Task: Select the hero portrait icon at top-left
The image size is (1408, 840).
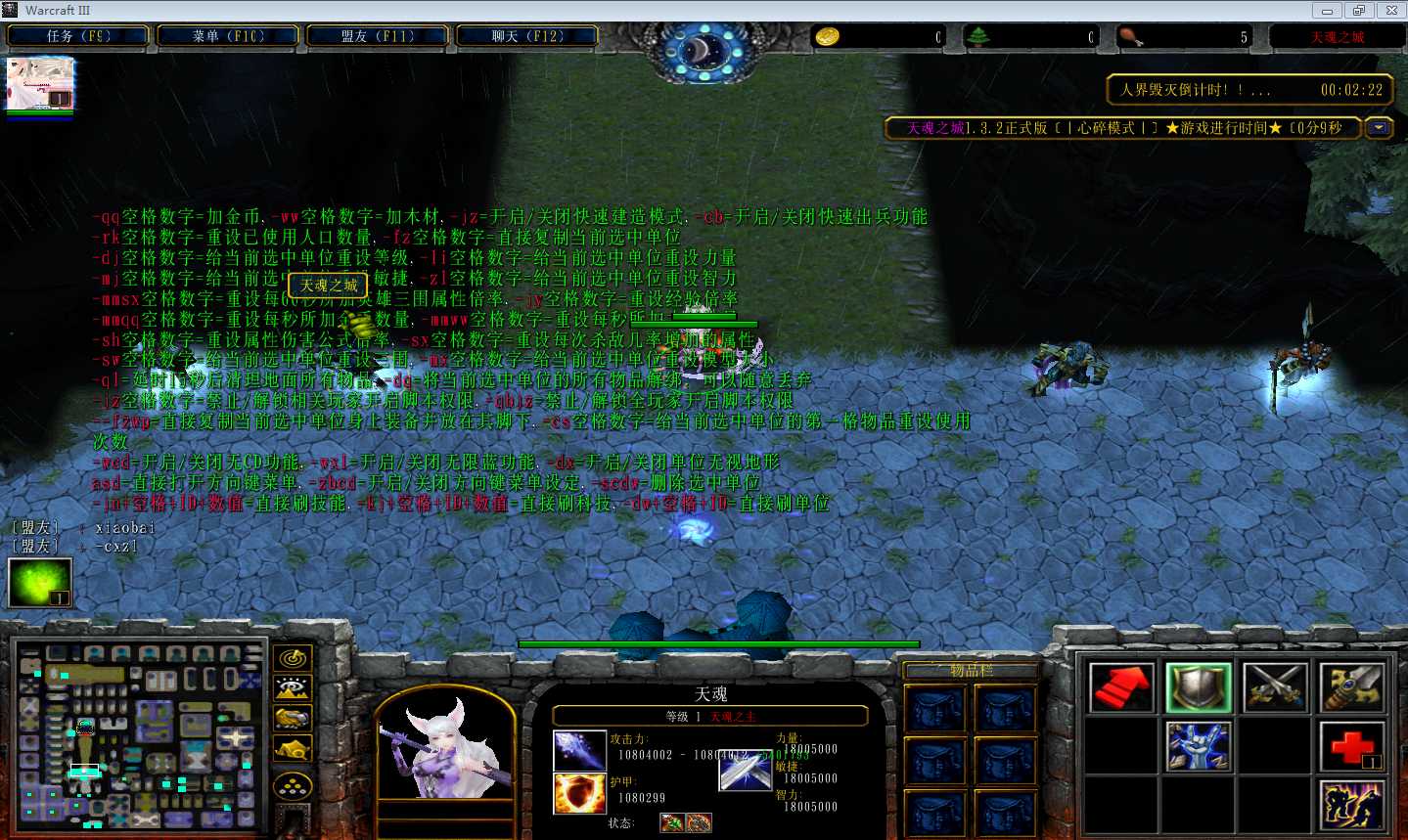Action: tap(40, 83)
